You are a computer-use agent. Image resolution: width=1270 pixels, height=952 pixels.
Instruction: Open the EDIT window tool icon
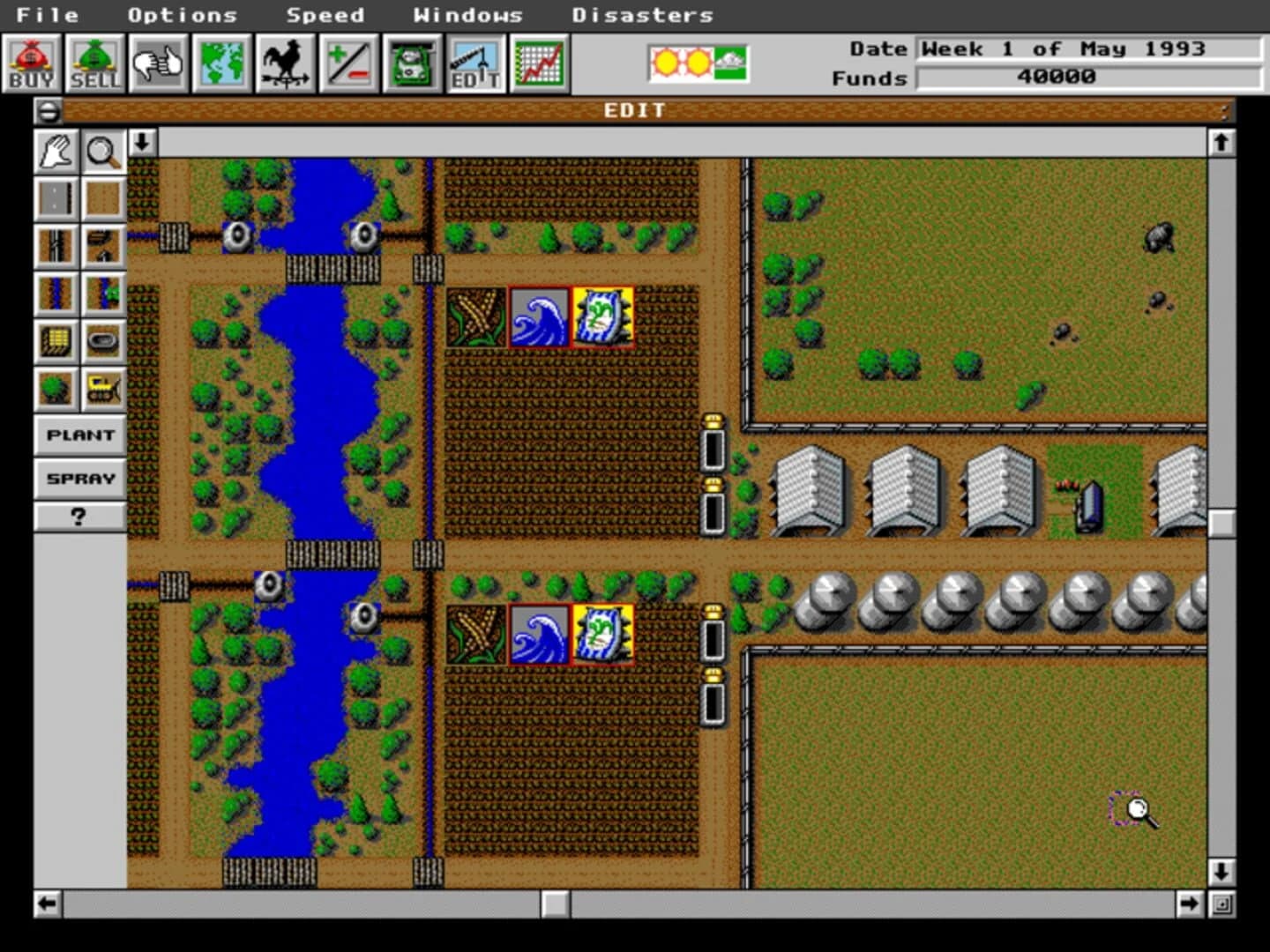coord(476,62)
